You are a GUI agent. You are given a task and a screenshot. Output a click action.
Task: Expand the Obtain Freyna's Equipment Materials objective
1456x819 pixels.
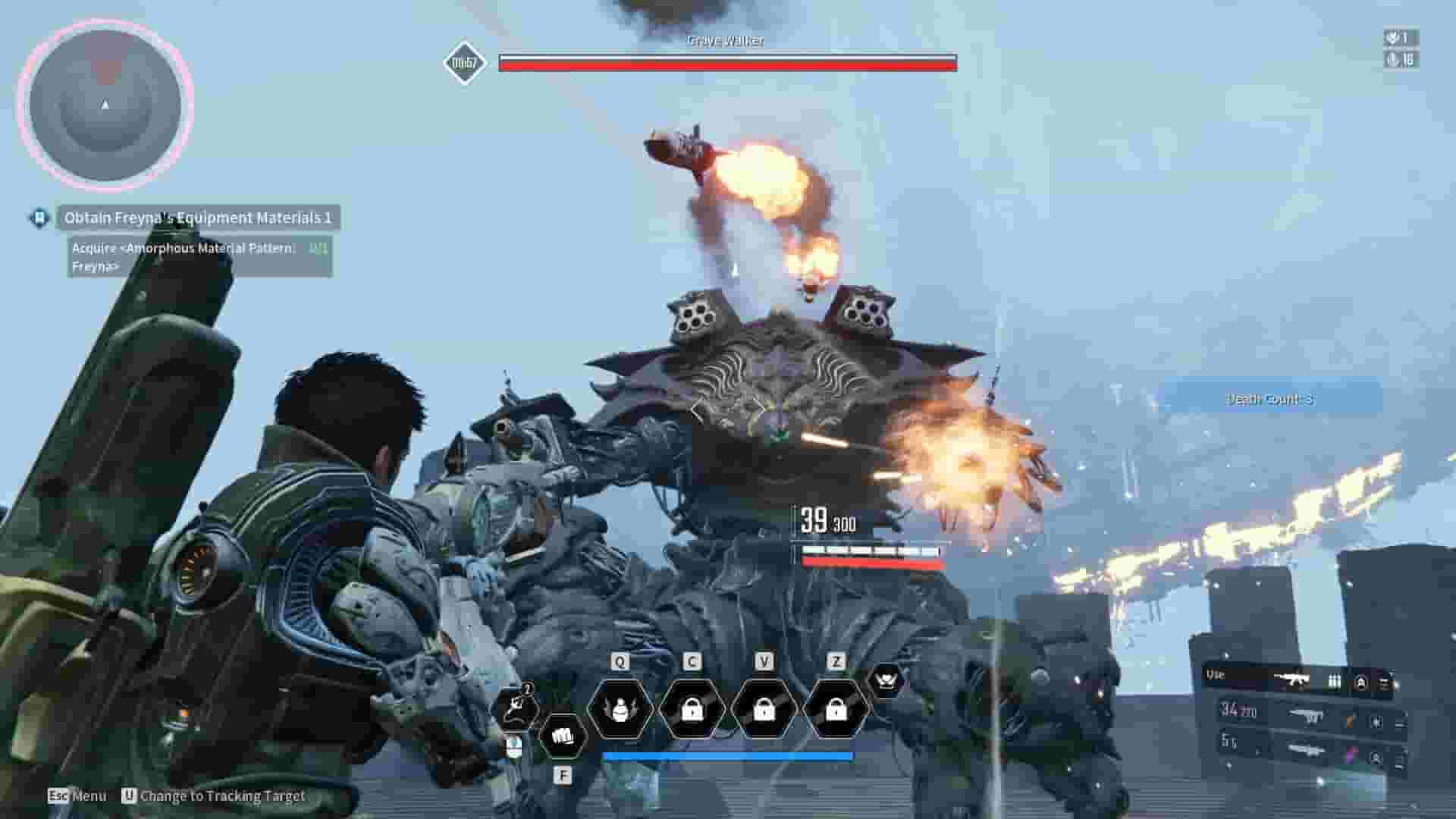pyautogui.click(x=199, y=218)
